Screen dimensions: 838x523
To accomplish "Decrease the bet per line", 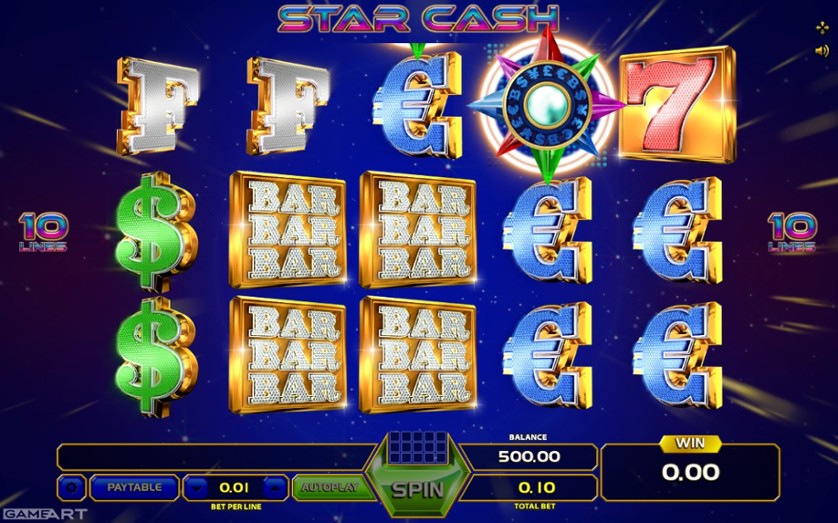I will tap(197, 487).
